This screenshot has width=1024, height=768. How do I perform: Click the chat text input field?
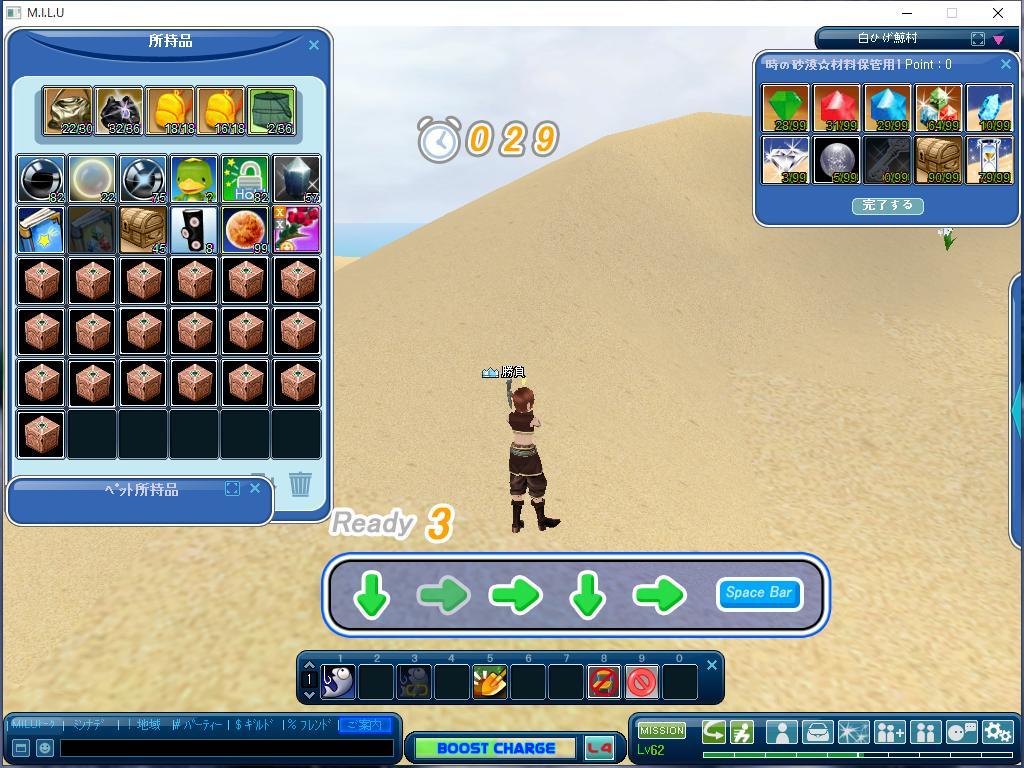coord(227,747)
